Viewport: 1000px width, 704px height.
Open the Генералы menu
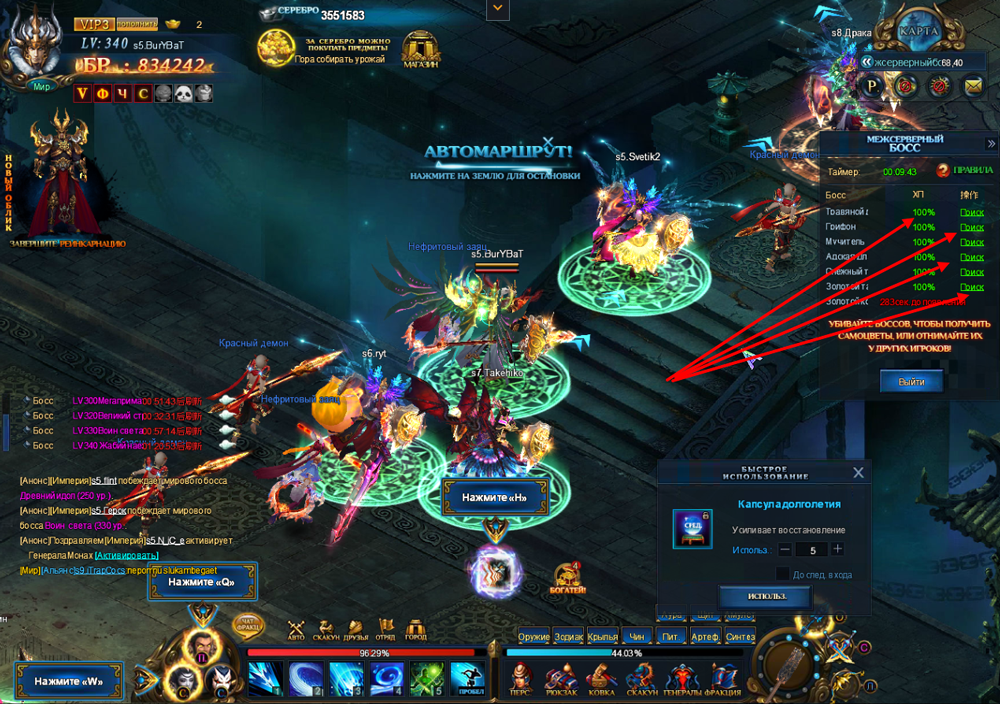pyautogui.click(x=683, y=678)
